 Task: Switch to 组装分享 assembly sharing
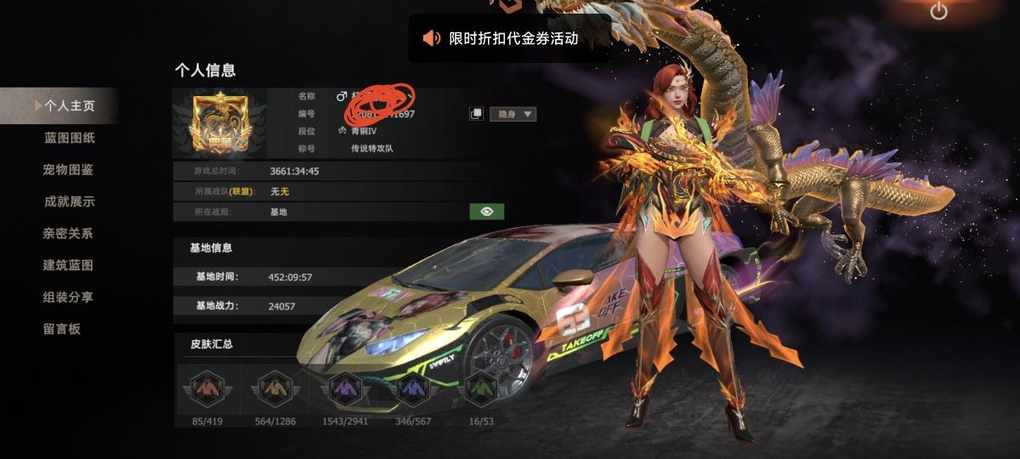pyautogui.click(x=69, y=297)
